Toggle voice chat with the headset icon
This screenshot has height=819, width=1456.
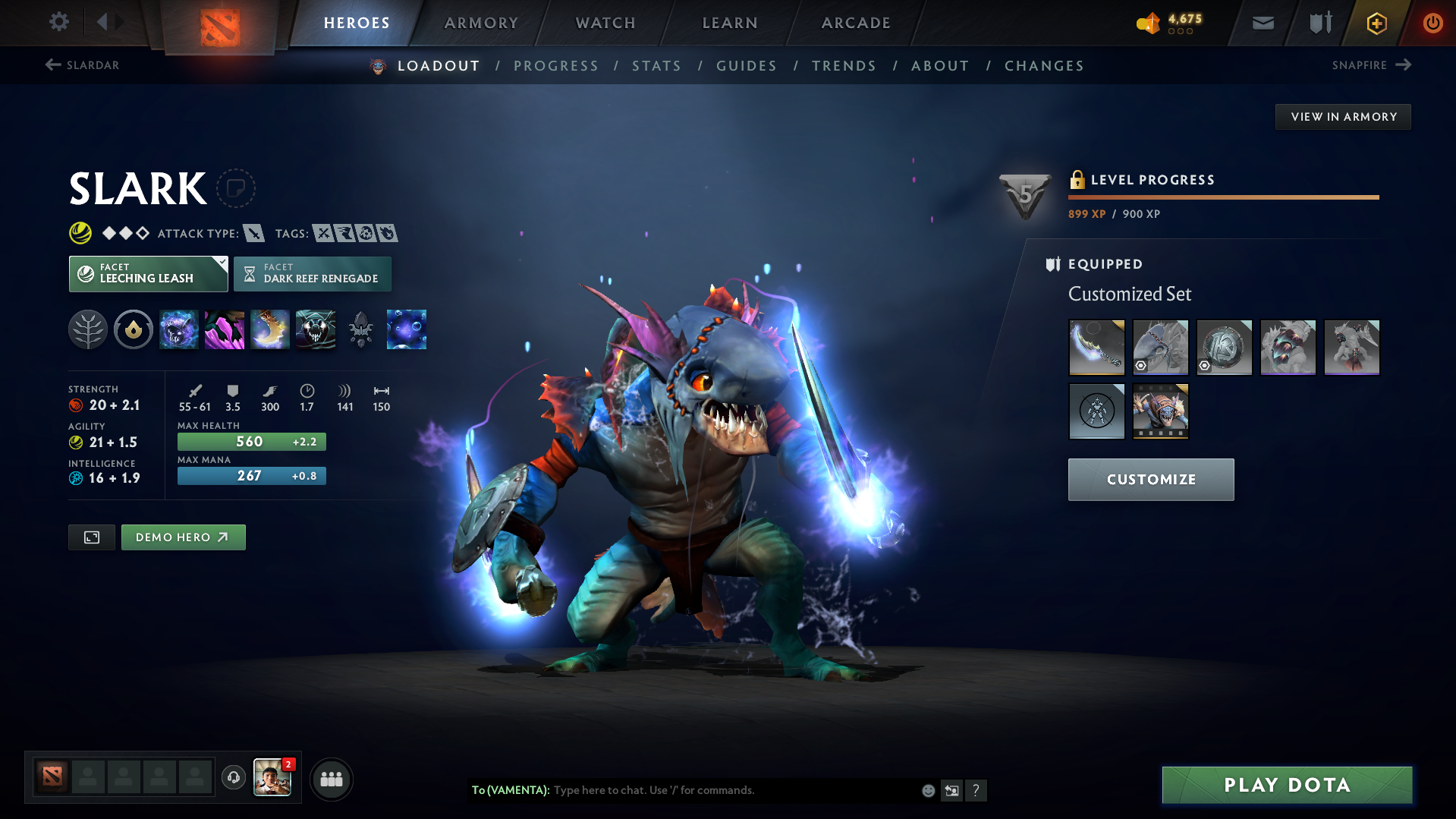pyautogui.click(x=233, y=778)
